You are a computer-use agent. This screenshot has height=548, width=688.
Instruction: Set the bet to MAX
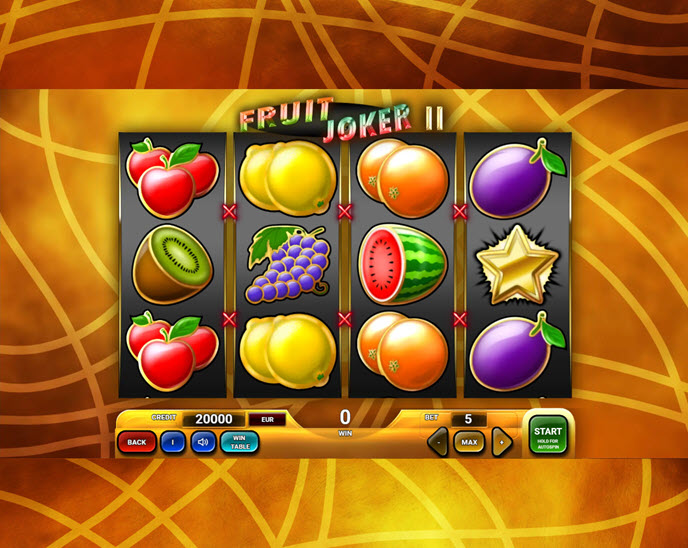[469, 441]
